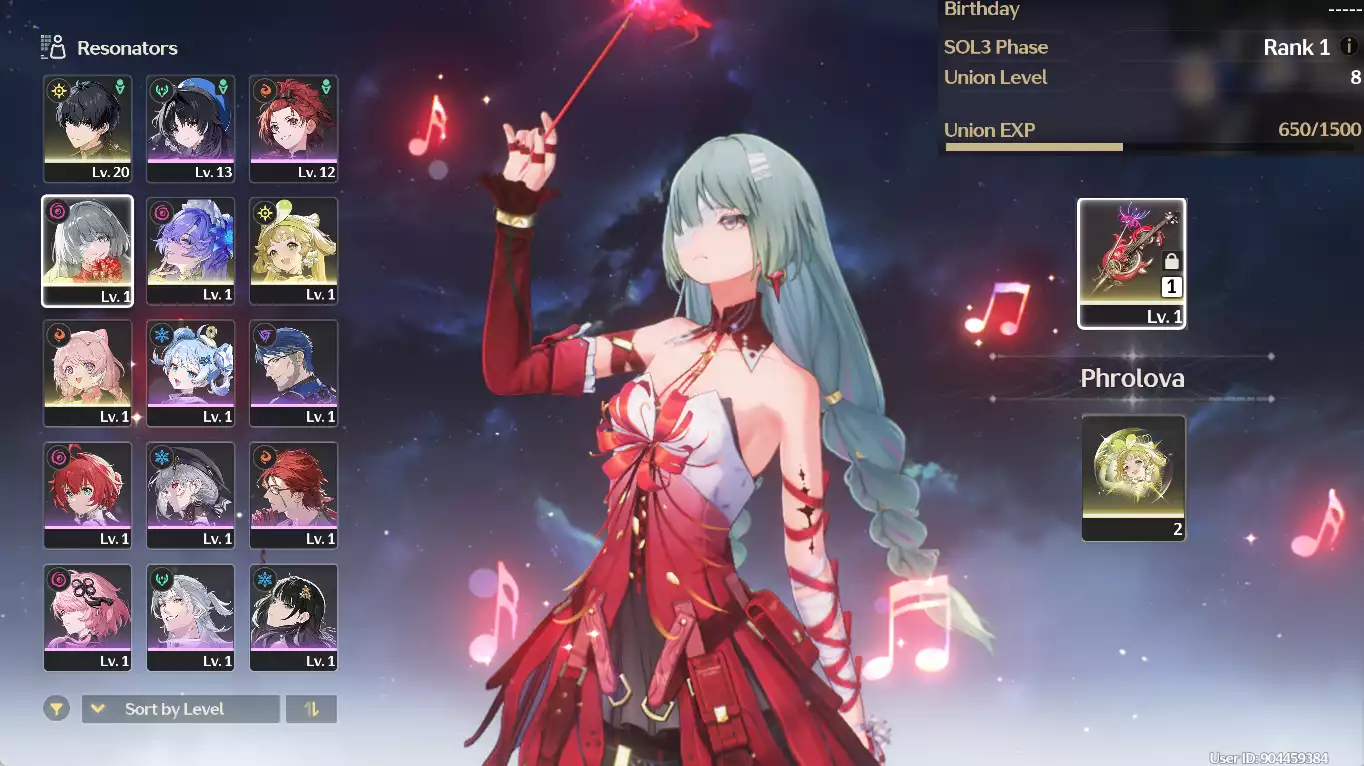1364x766 pixels.
Task: Select the Lv. 20 black-haired resonator
Action: pyautogui.click(x=88, y=128)
